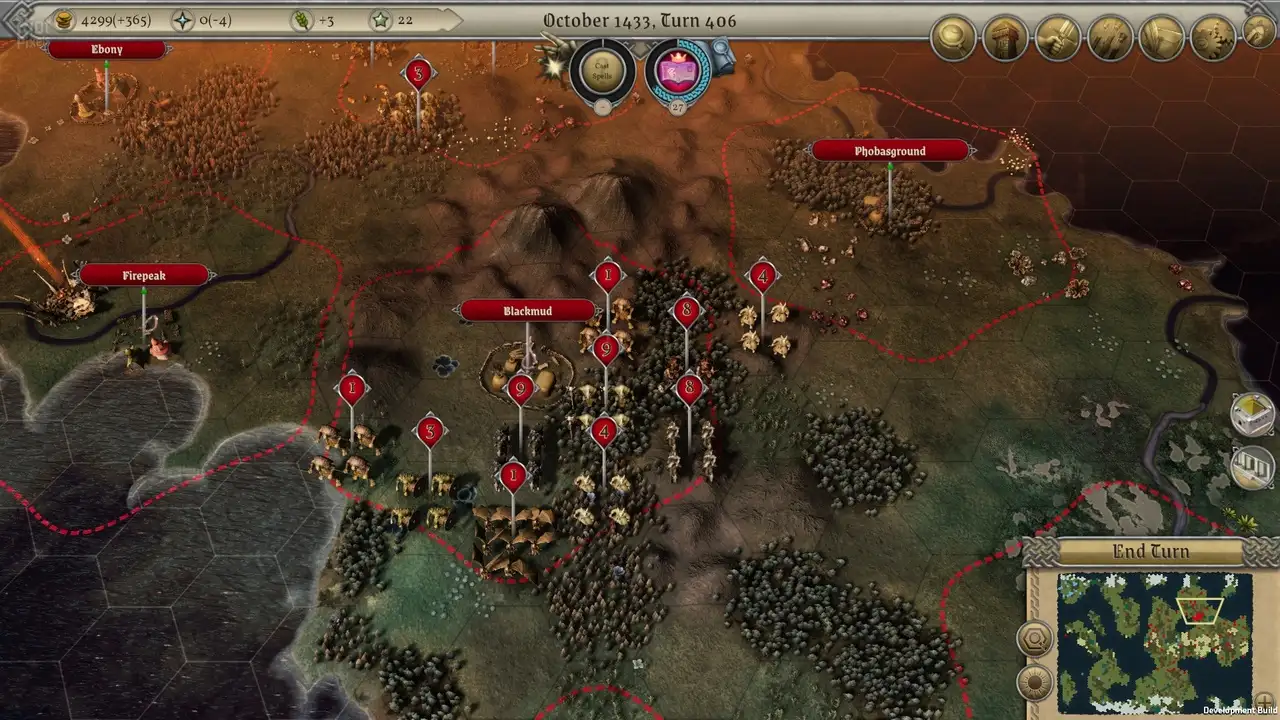Select the gear cogs settings icon
The image size is (1280, 720).
[x=1214, y=38]
